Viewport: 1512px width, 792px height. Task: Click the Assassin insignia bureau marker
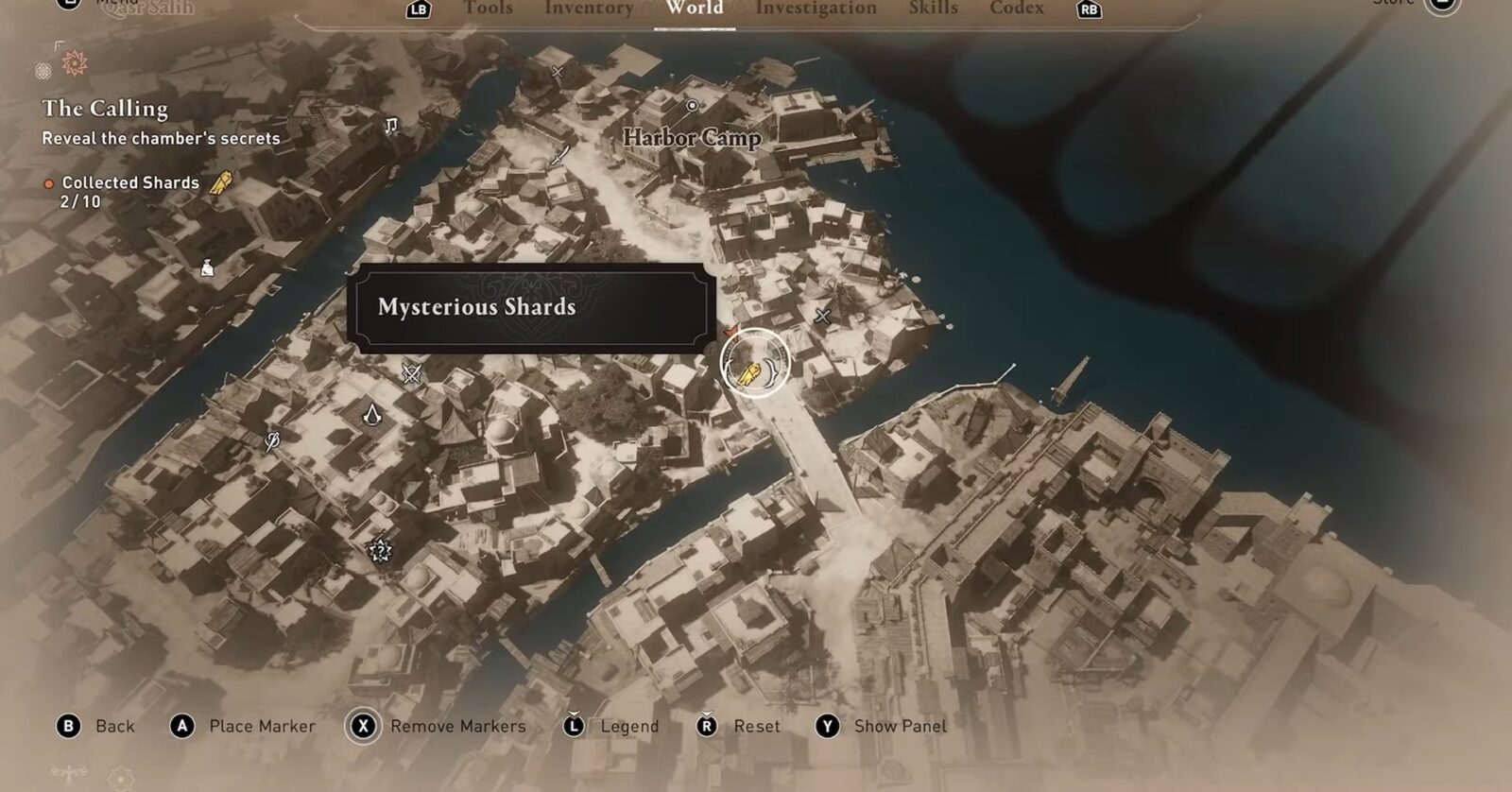coord(373,412)
